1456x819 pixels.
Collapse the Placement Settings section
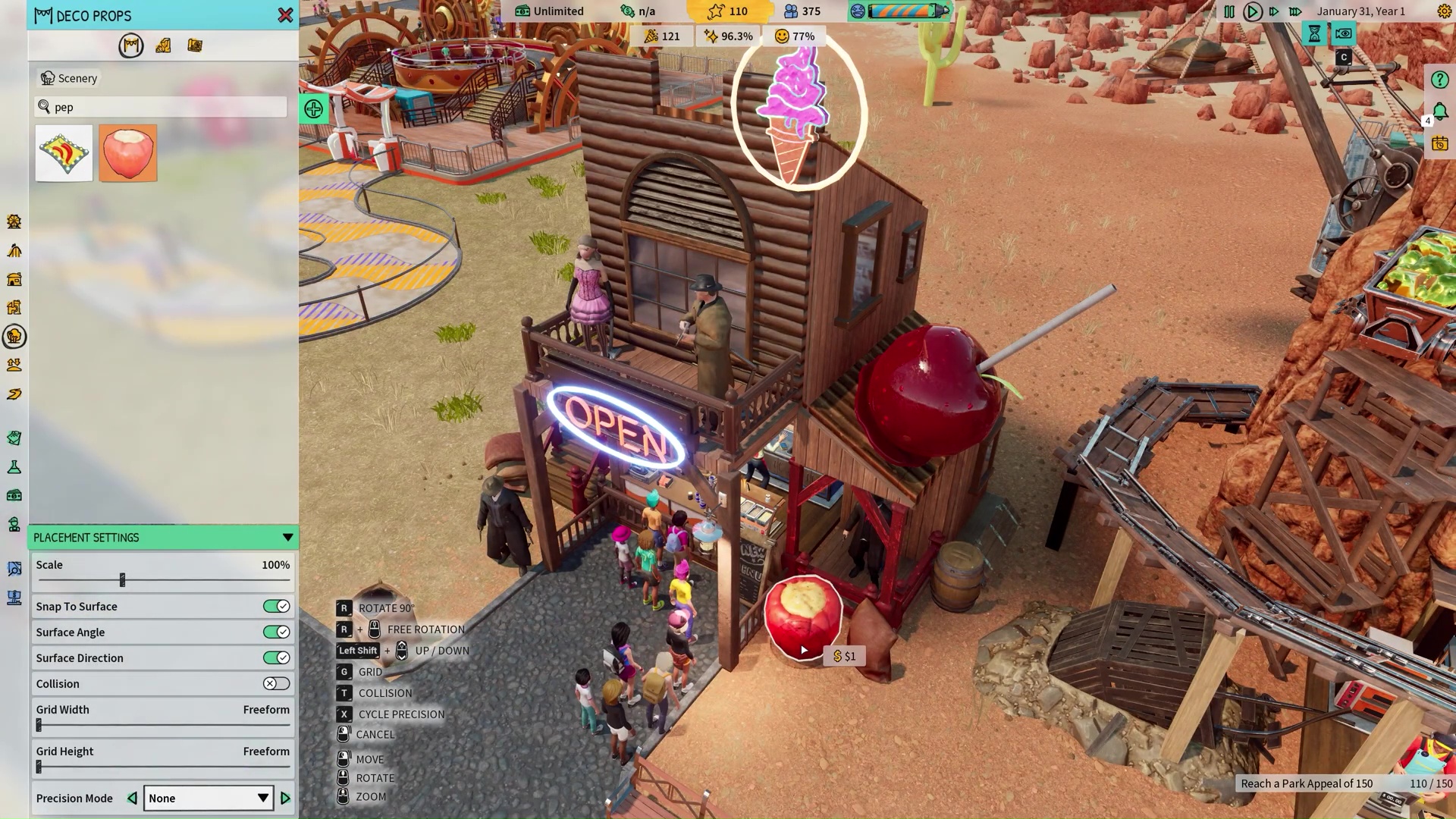pyautogui.click(x=287, y=538)
